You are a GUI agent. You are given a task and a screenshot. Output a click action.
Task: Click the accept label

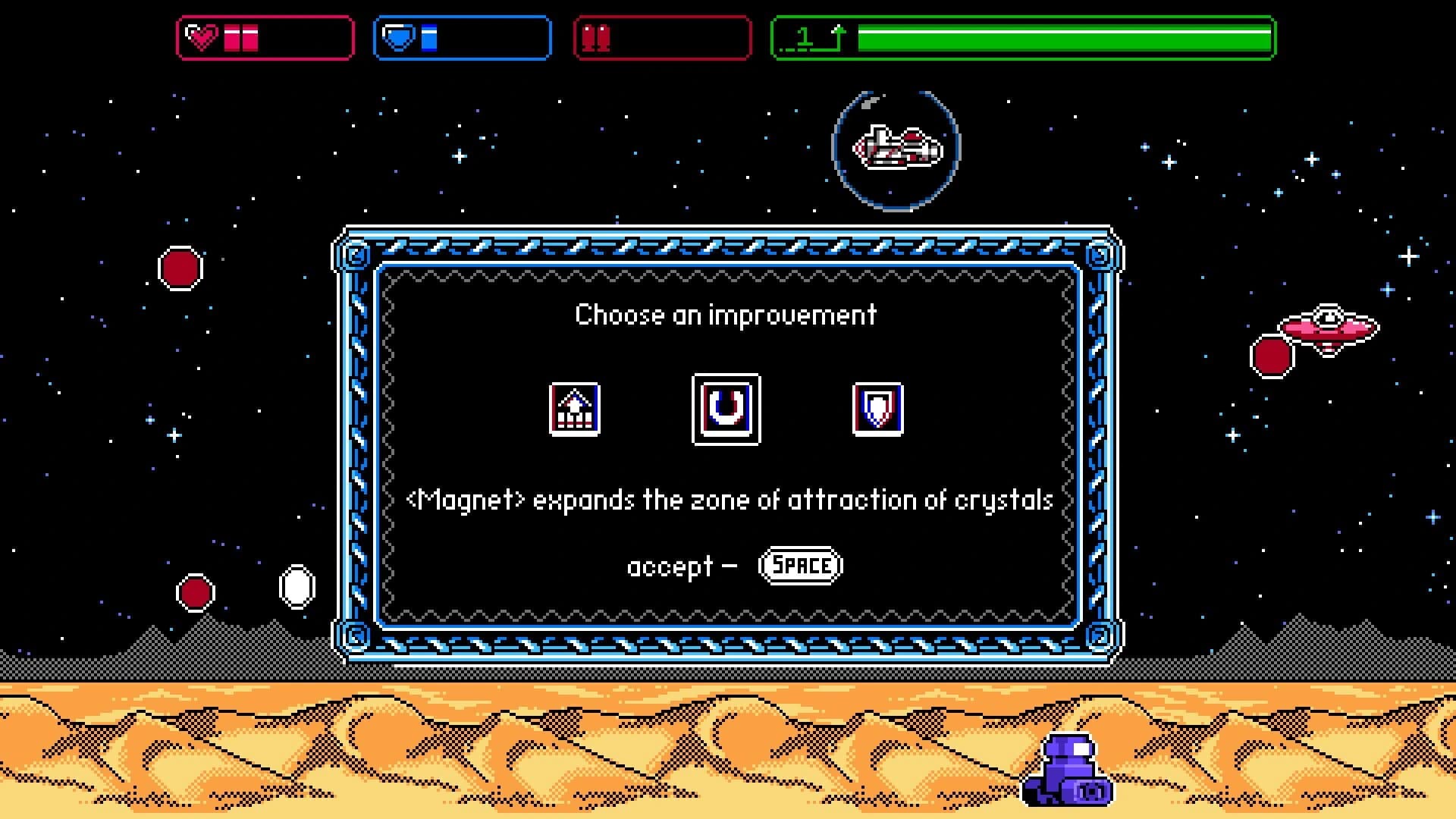(x=667, y=566)
